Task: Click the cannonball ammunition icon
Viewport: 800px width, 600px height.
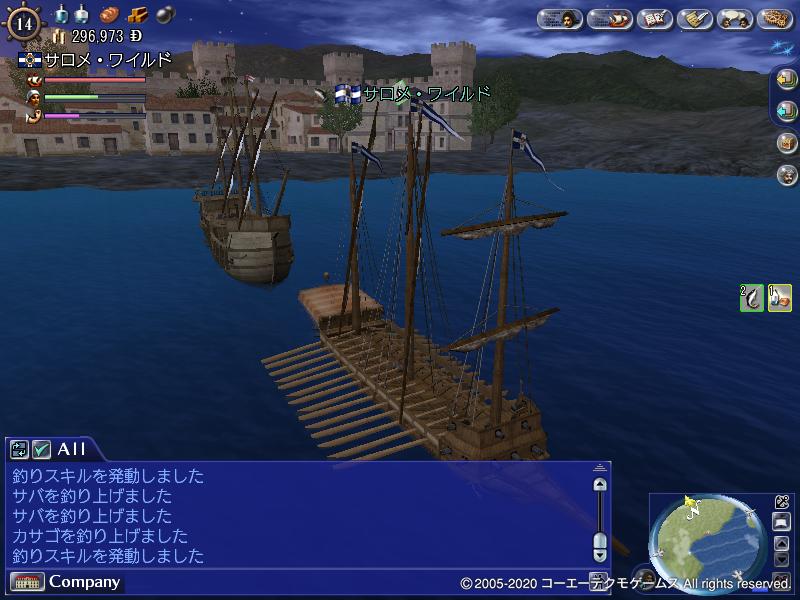Action: pos(163,15)
